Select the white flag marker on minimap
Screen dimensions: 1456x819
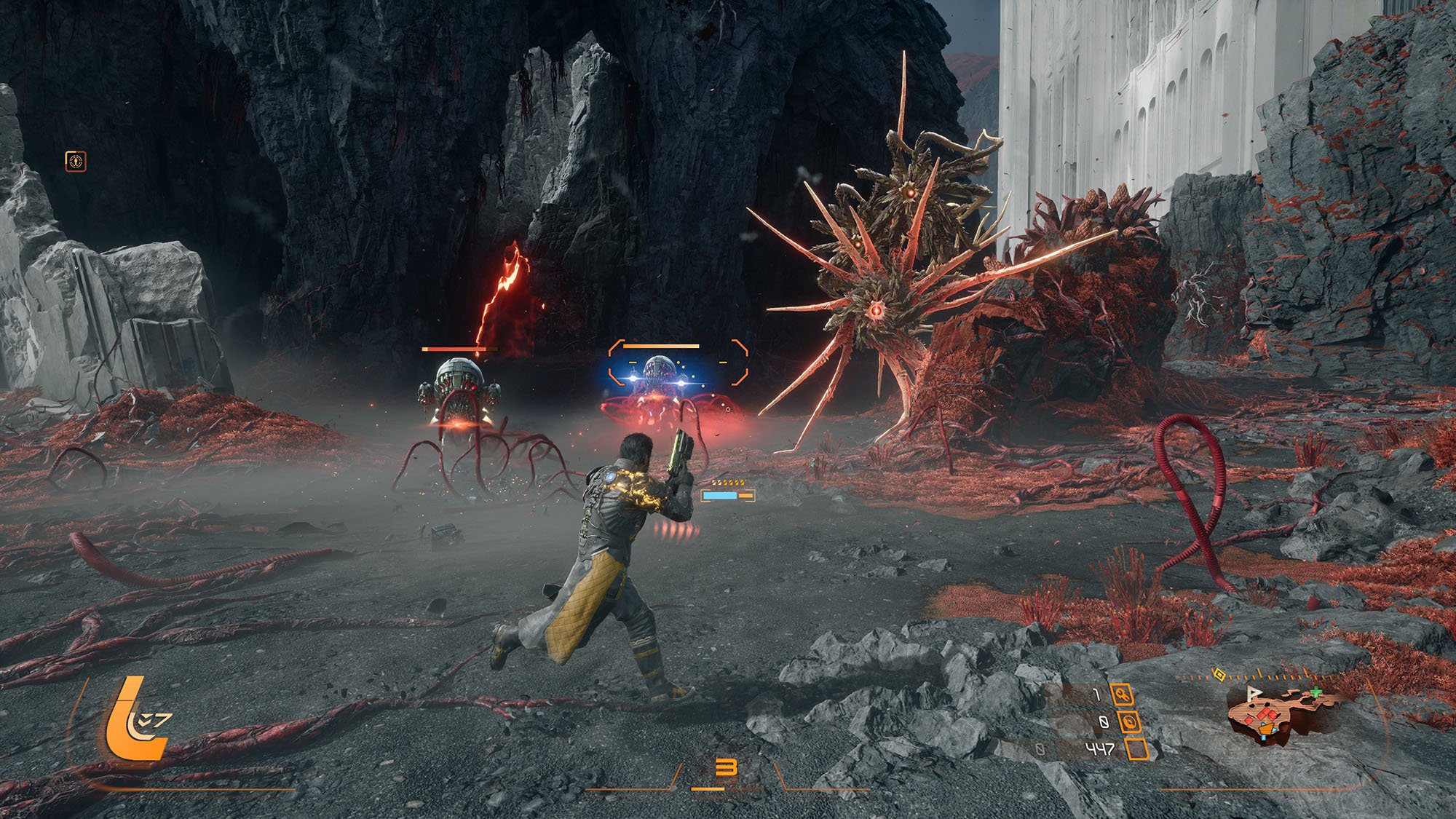(1254, 692)
